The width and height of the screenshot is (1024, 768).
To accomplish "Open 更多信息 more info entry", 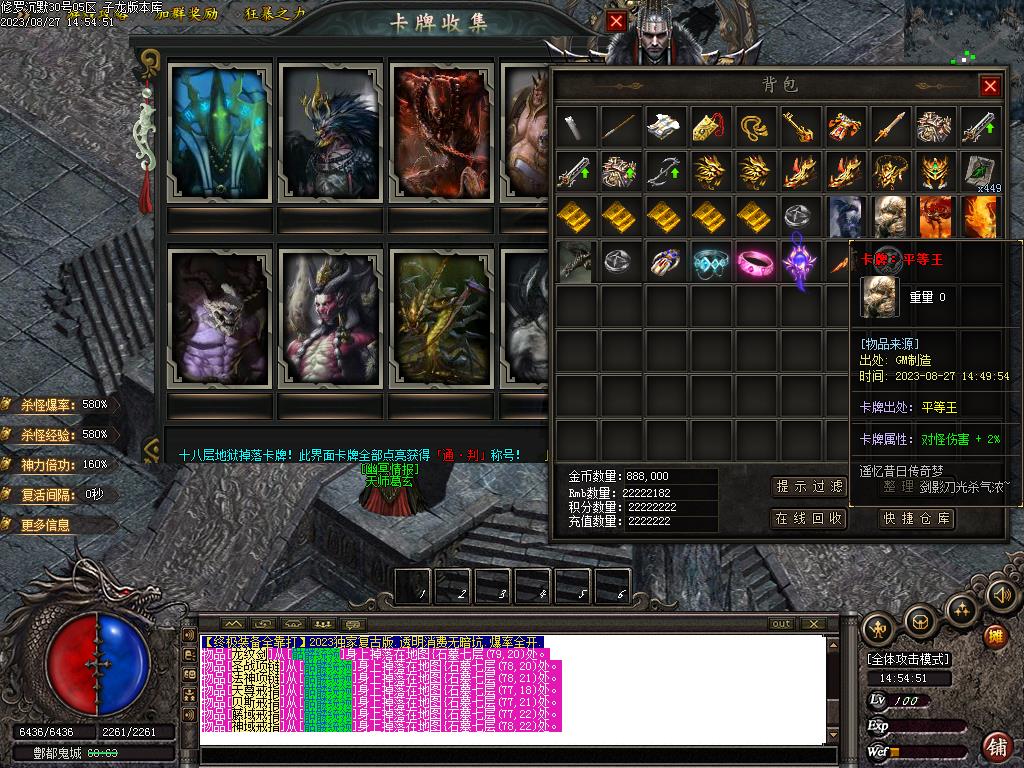I will click(45, 525).
